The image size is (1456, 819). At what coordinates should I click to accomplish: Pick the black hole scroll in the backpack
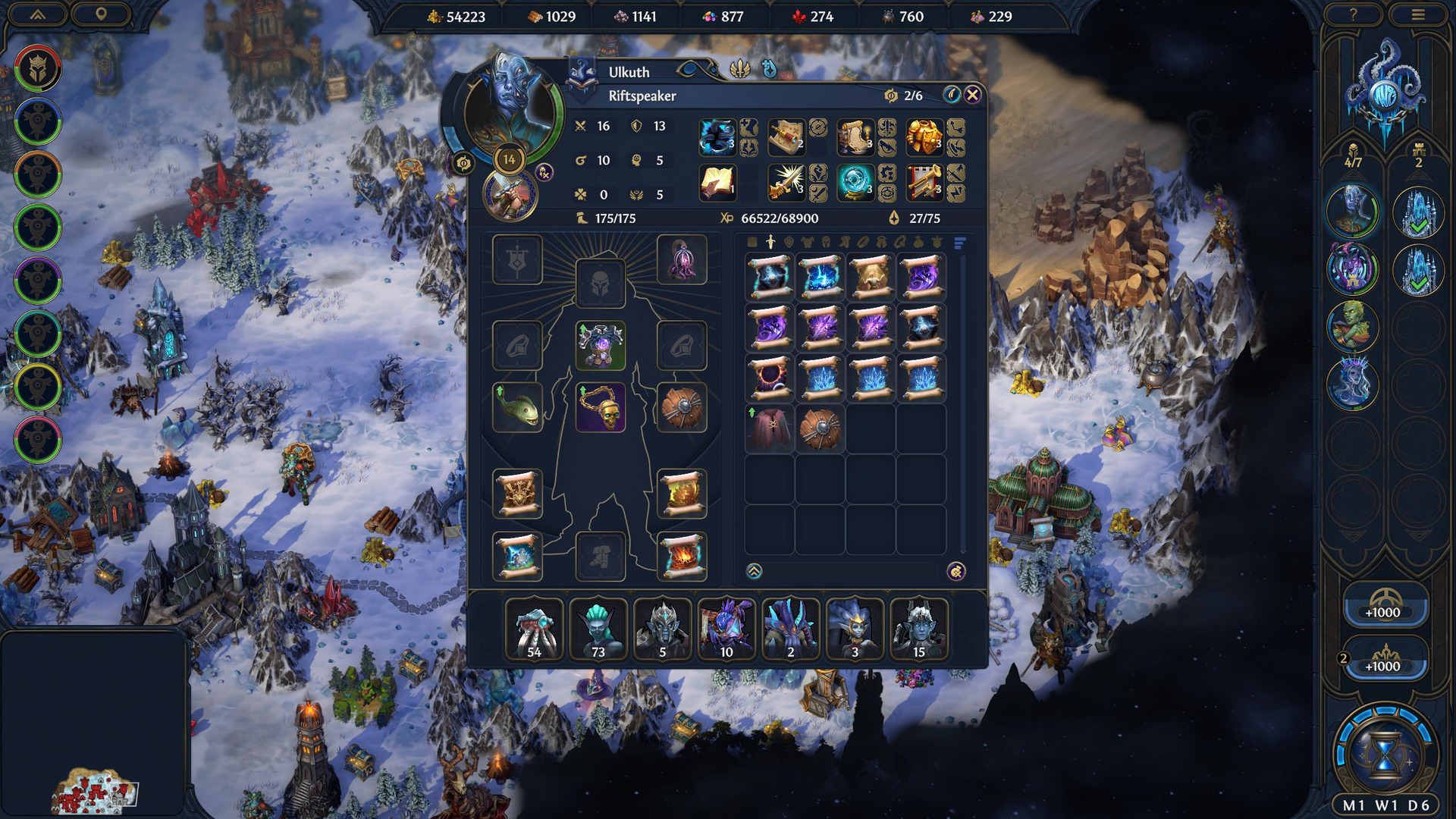coord(770,378)
